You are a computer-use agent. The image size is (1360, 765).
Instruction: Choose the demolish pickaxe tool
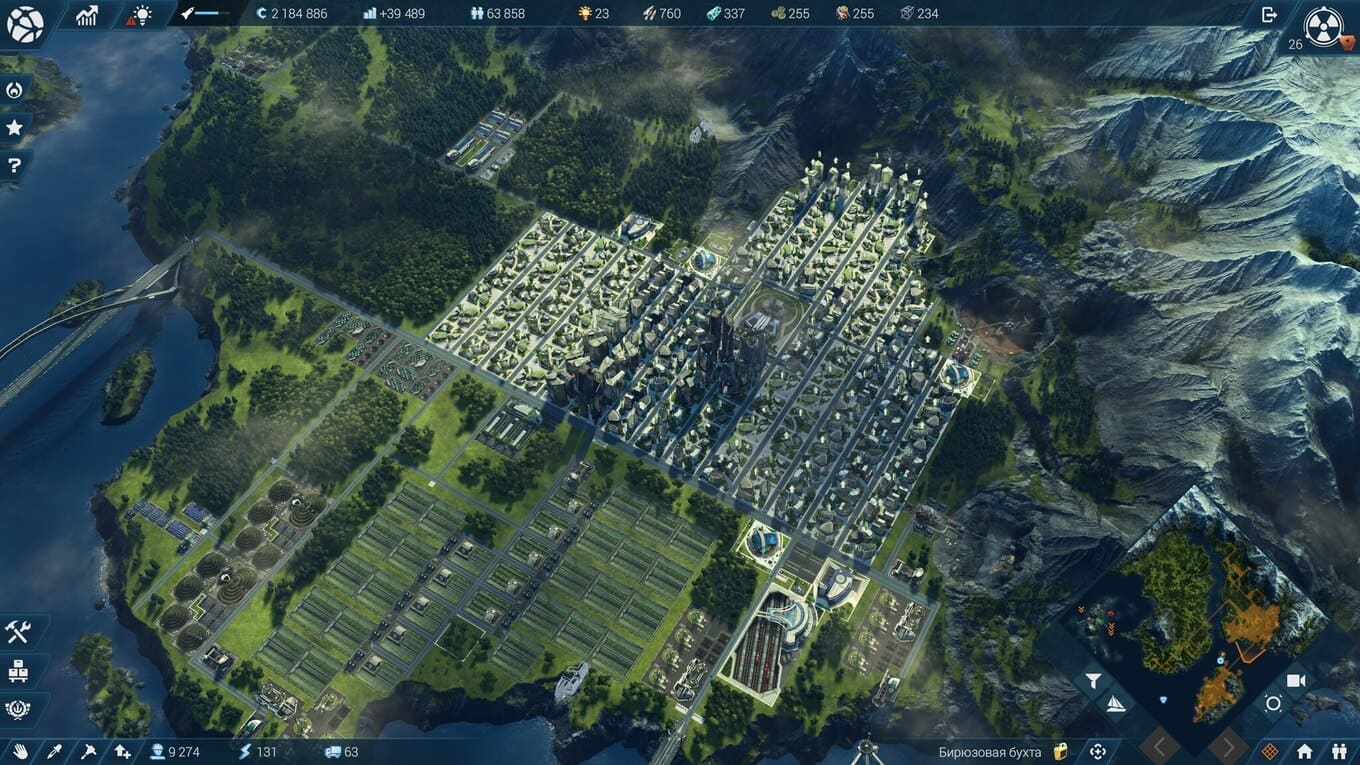[x=88, y=751]
